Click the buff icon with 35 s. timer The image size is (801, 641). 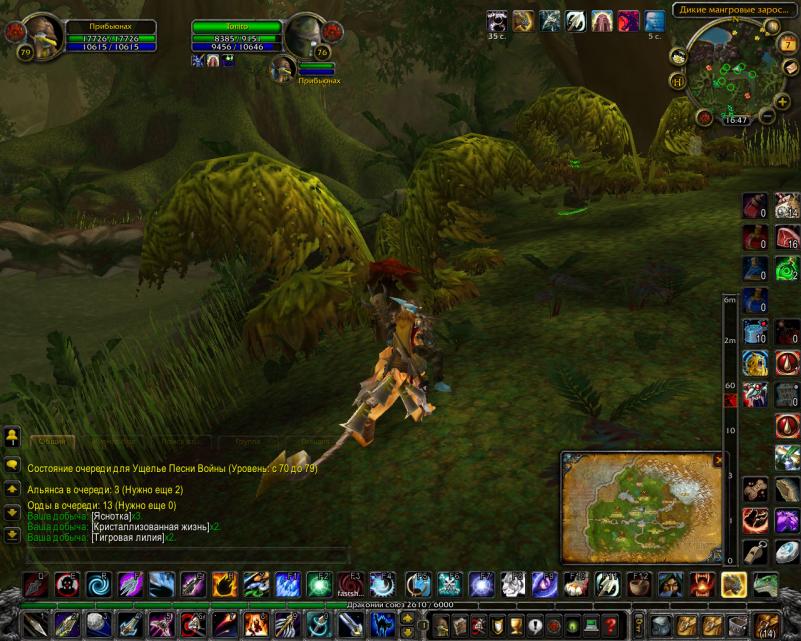[x=497, y=21]
